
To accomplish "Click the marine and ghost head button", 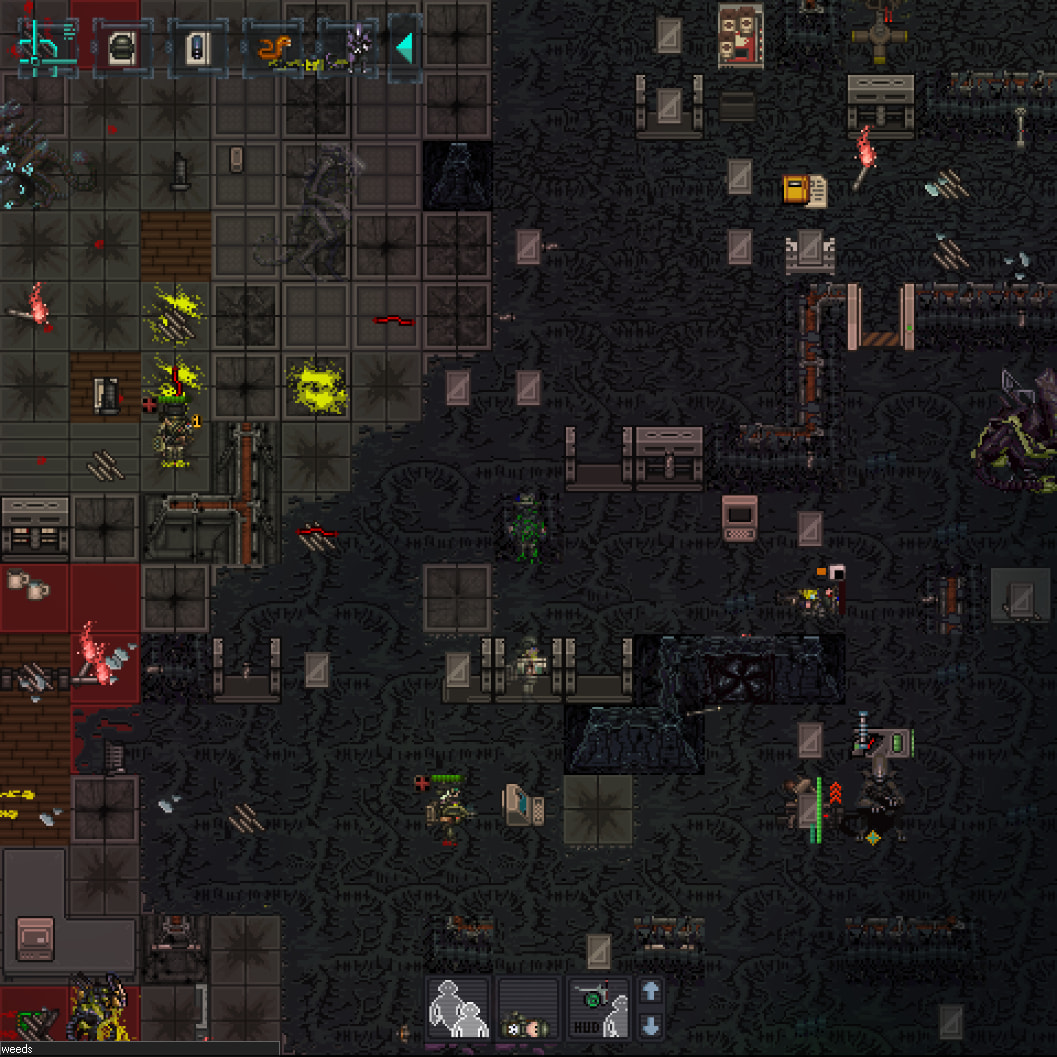I will point(528,1008).
